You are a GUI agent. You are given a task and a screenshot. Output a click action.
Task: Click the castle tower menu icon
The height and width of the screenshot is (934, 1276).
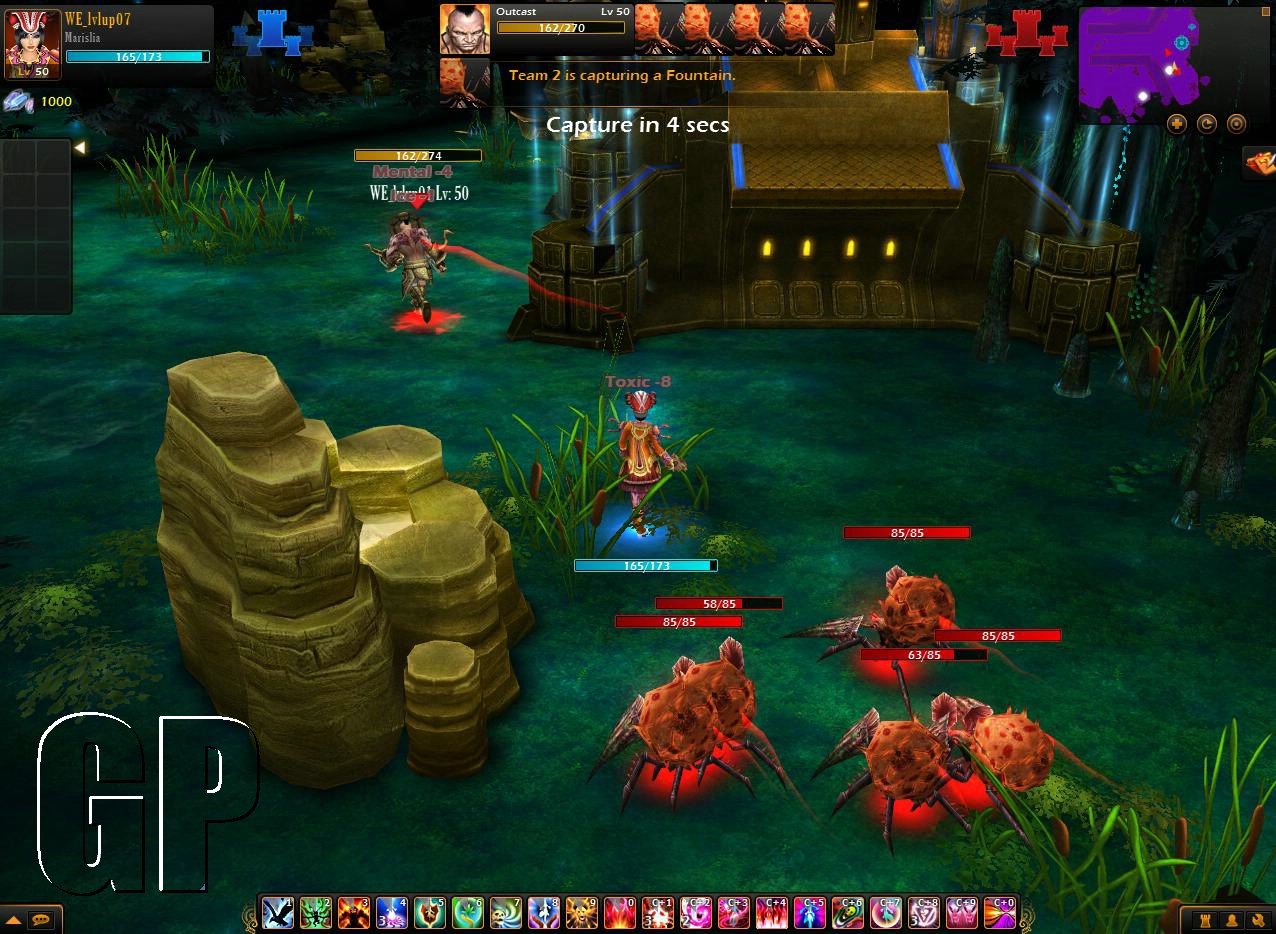tap(1207, 920)
